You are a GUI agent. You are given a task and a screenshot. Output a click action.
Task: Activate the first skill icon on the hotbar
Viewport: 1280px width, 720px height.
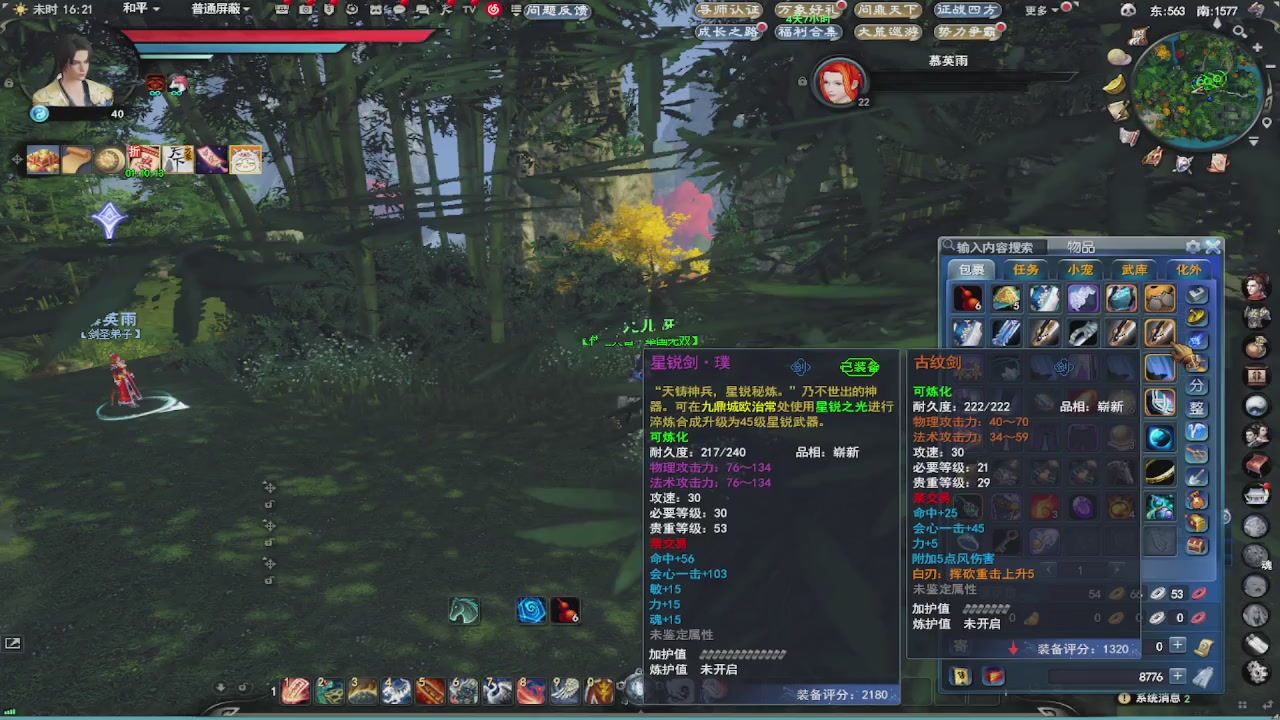(294, 690)
